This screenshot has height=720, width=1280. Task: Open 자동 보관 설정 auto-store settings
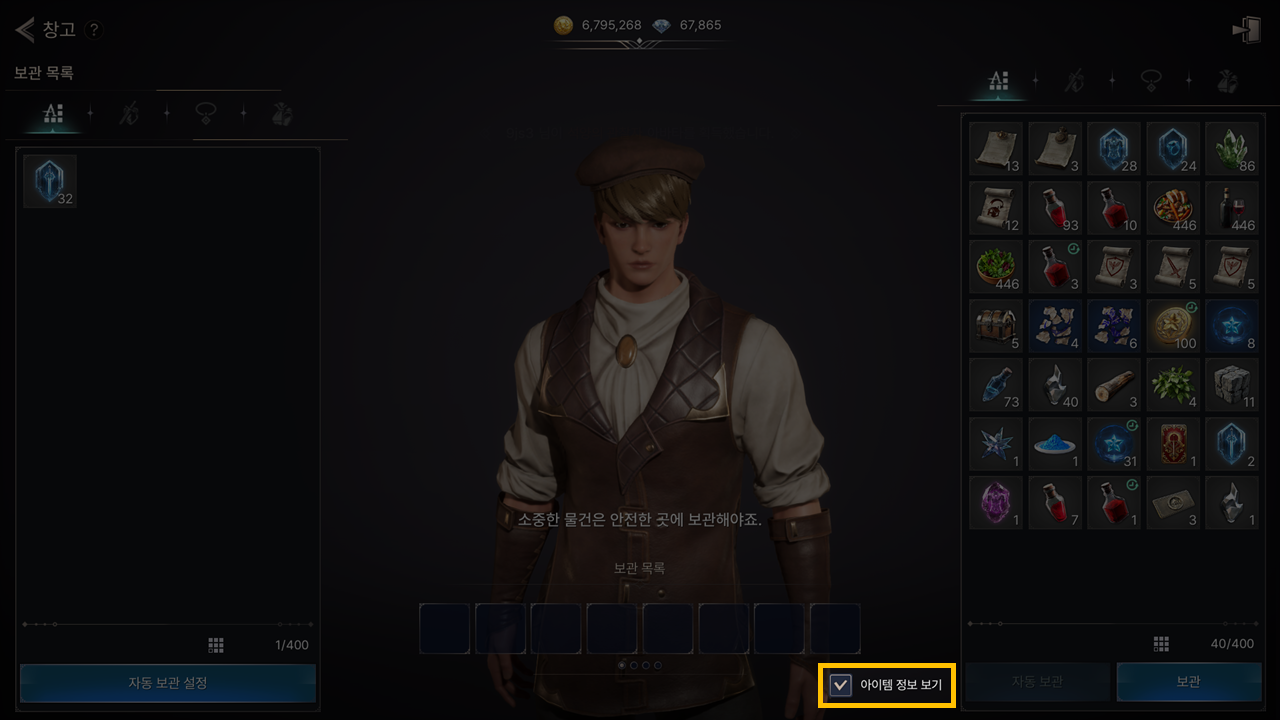(x=168, y=683)
